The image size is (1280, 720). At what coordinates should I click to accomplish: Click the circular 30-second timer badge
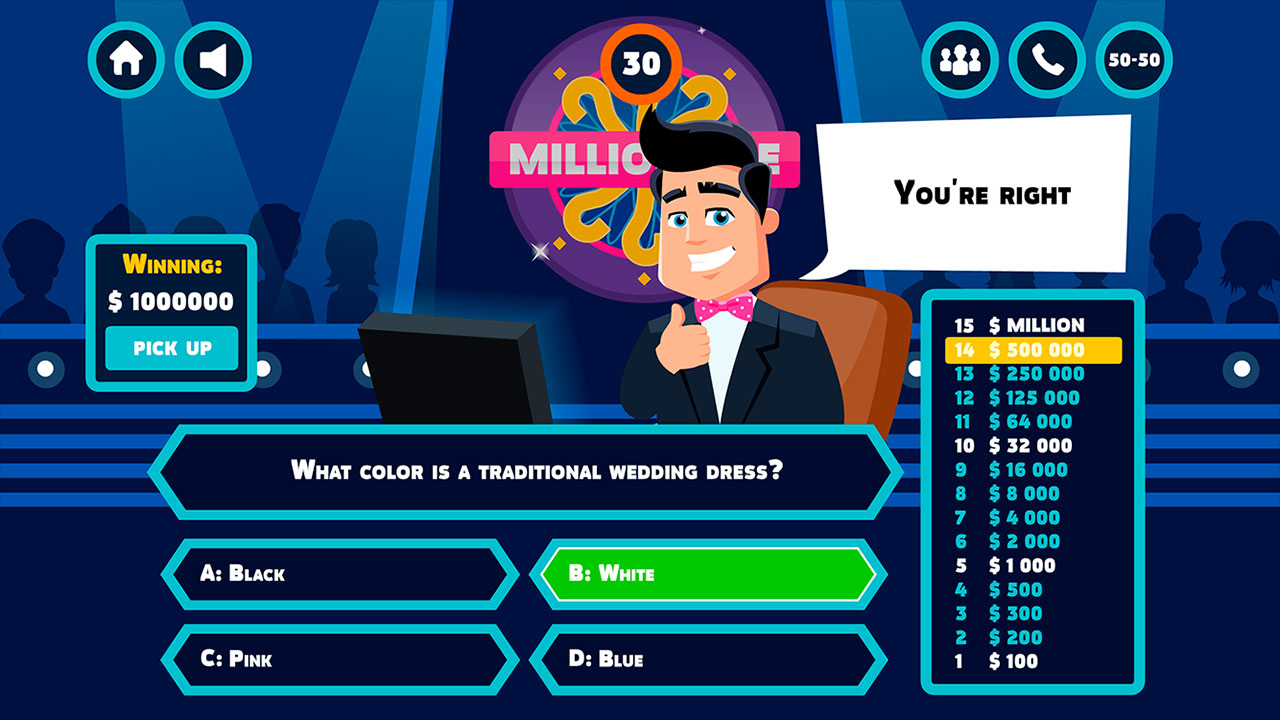(x=640, y=64)
